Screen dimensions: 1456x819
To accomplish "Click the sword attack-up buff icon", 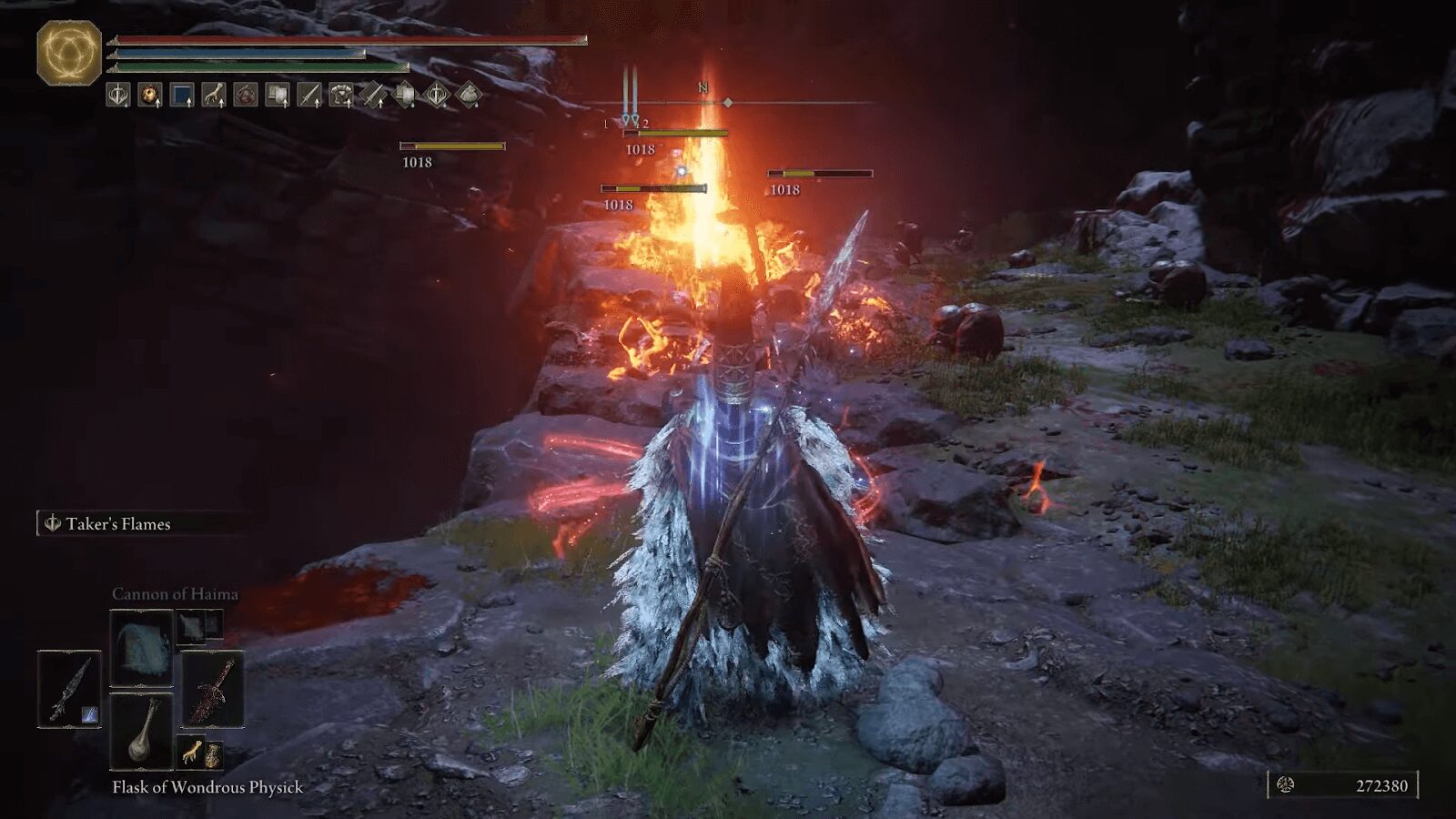I will pyautogui.click(x=311, y=94).
